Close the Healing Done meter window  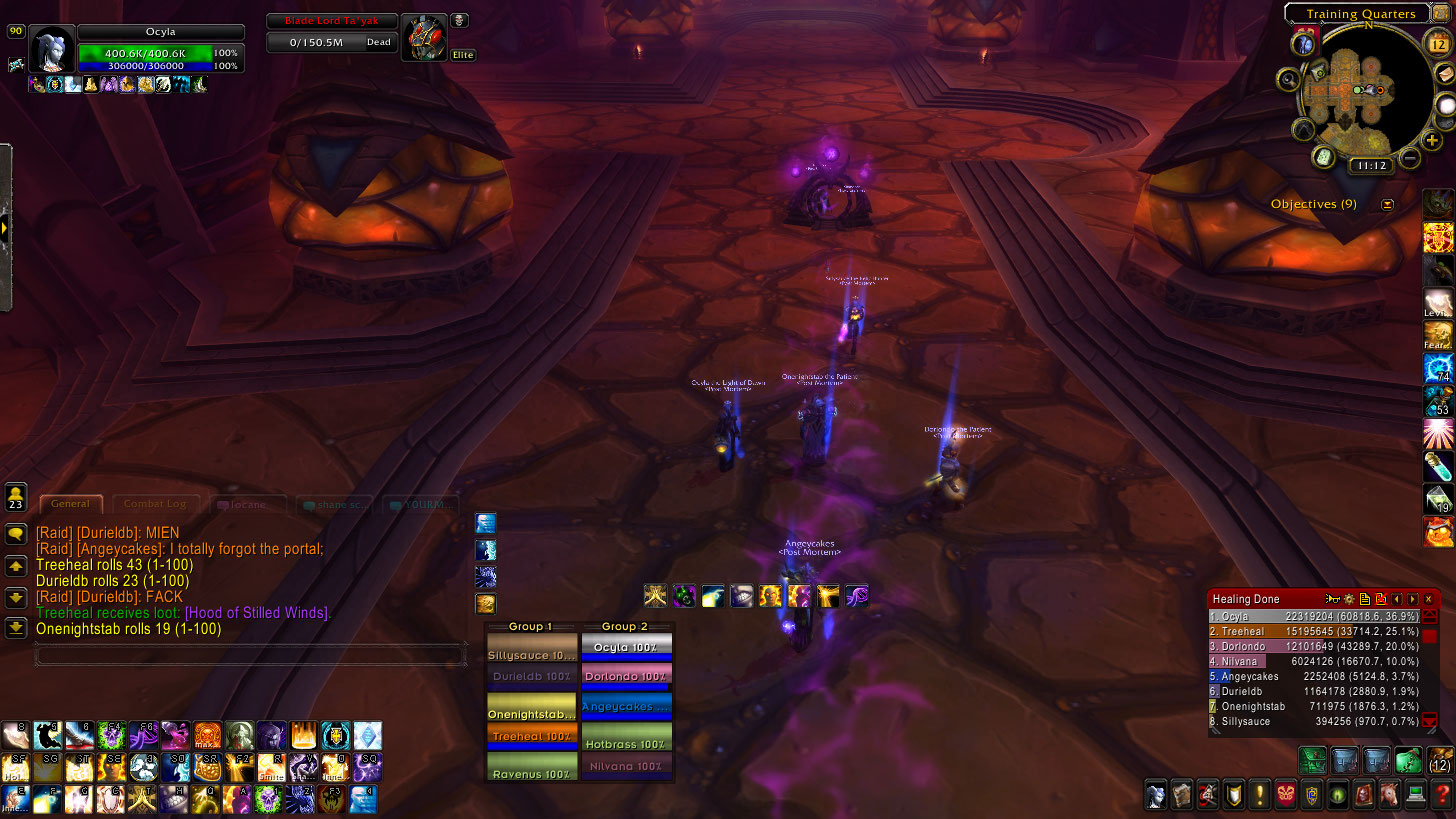click(1428, 599)
